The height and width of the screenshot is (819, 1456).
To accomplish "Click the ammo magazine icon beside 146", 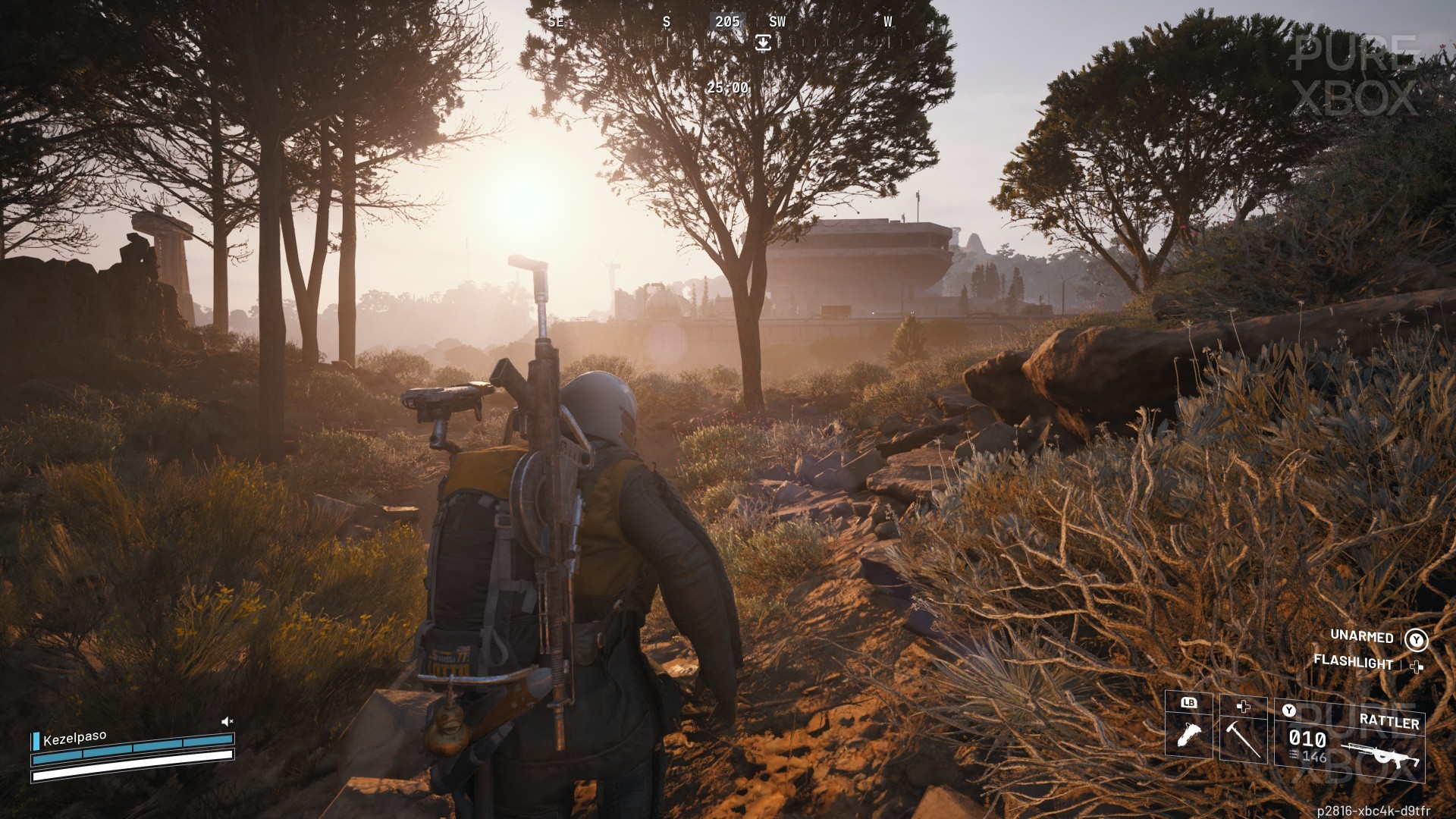I will click(1294, 754).
